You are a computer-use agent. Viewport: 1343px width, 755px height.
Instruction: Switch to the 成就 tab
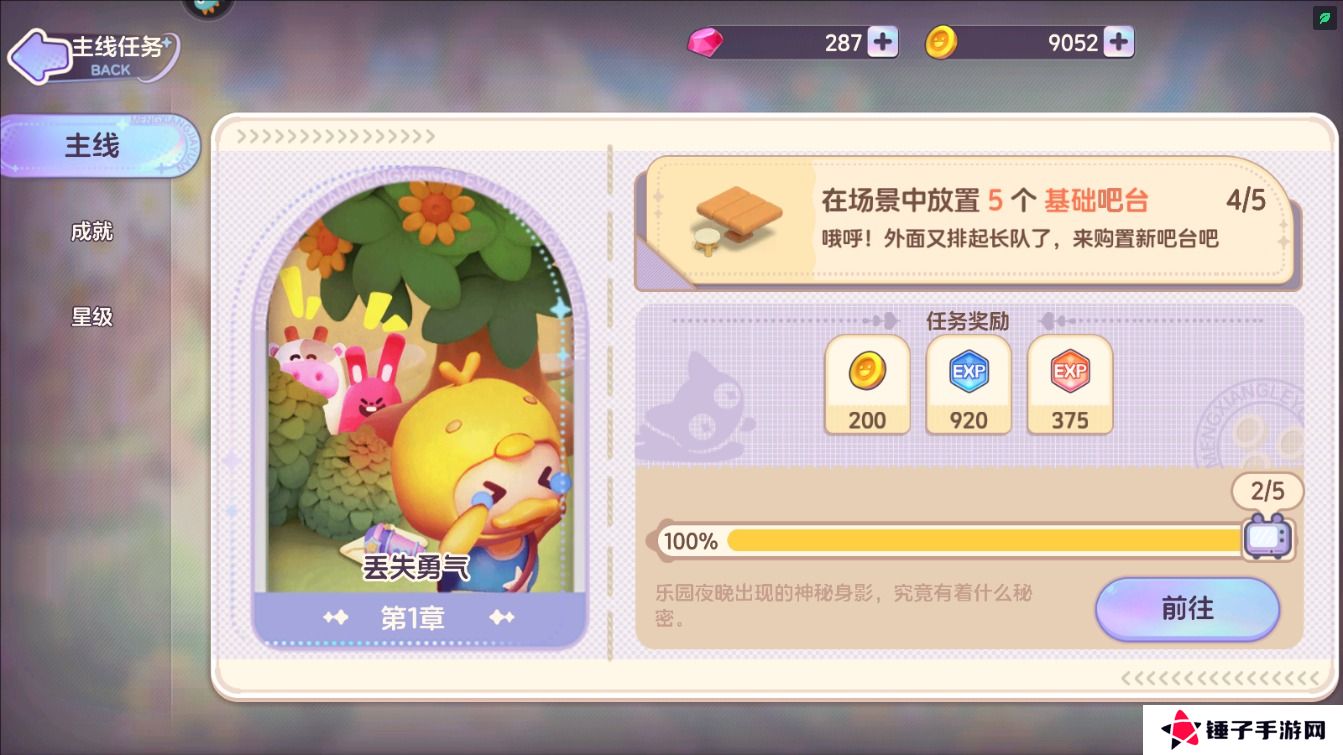pyautogui.click(x=92, y=231)
